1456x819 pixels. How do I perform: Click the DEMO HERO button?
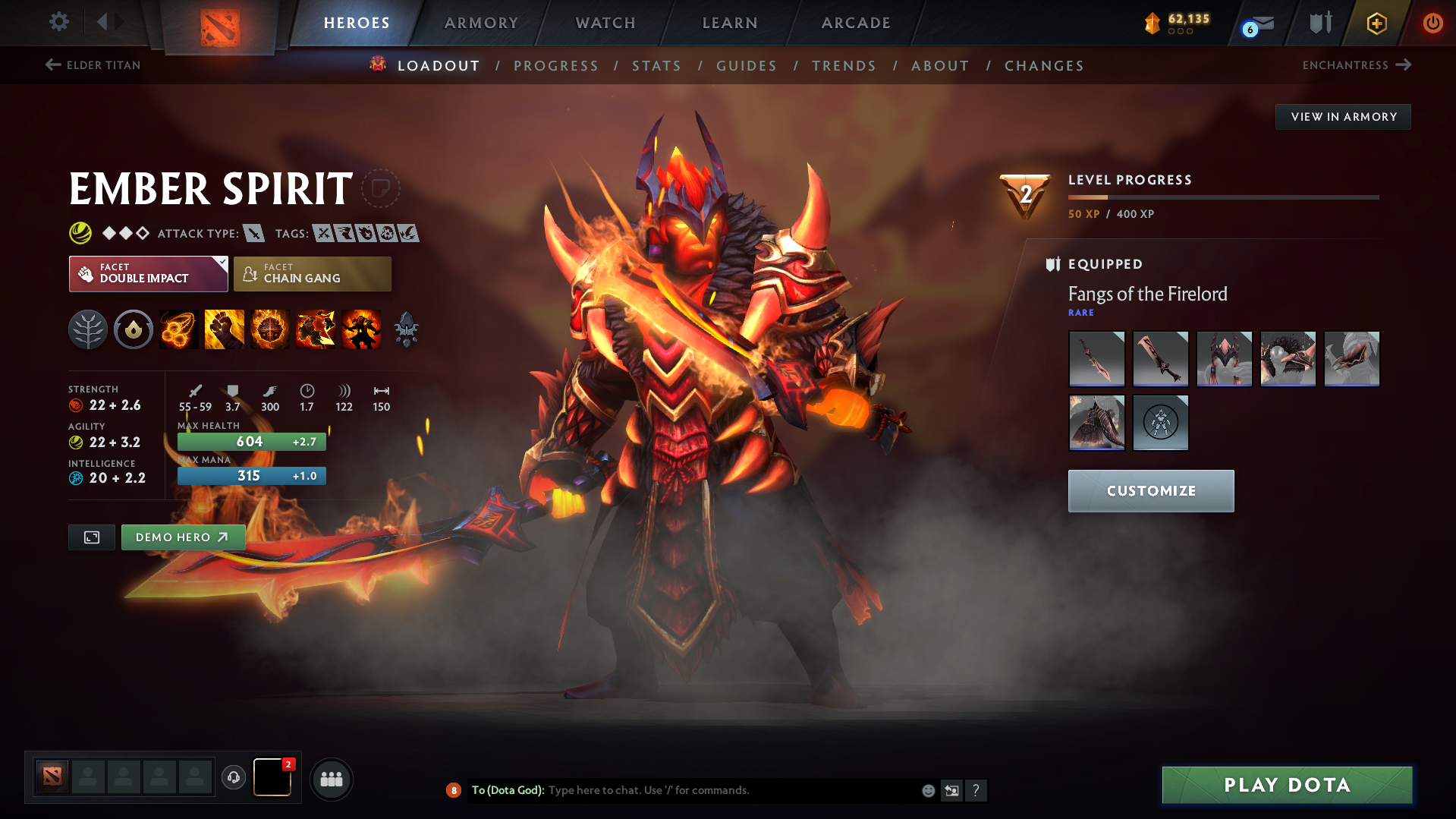click(x=183, y=537)
